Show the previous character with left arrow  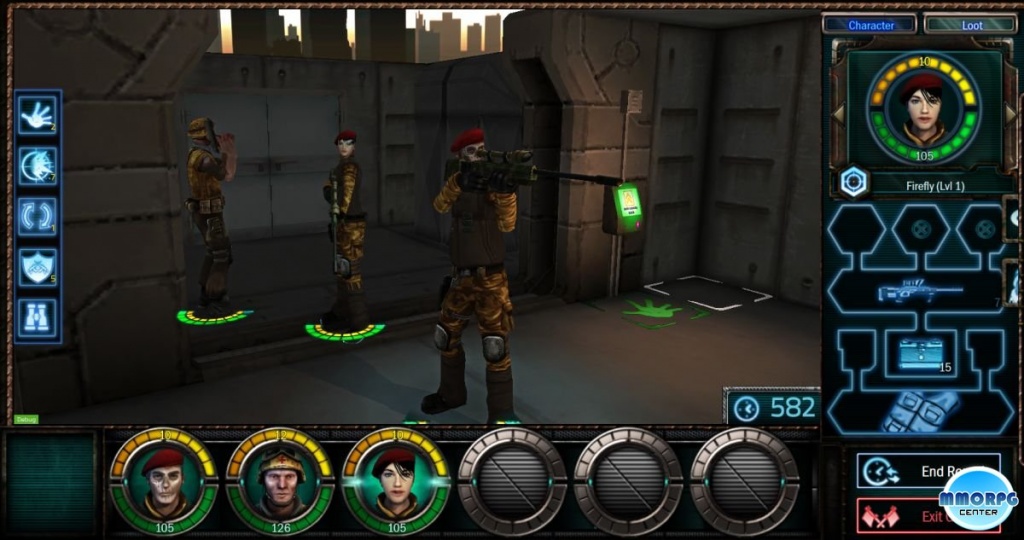coord(838,113)
